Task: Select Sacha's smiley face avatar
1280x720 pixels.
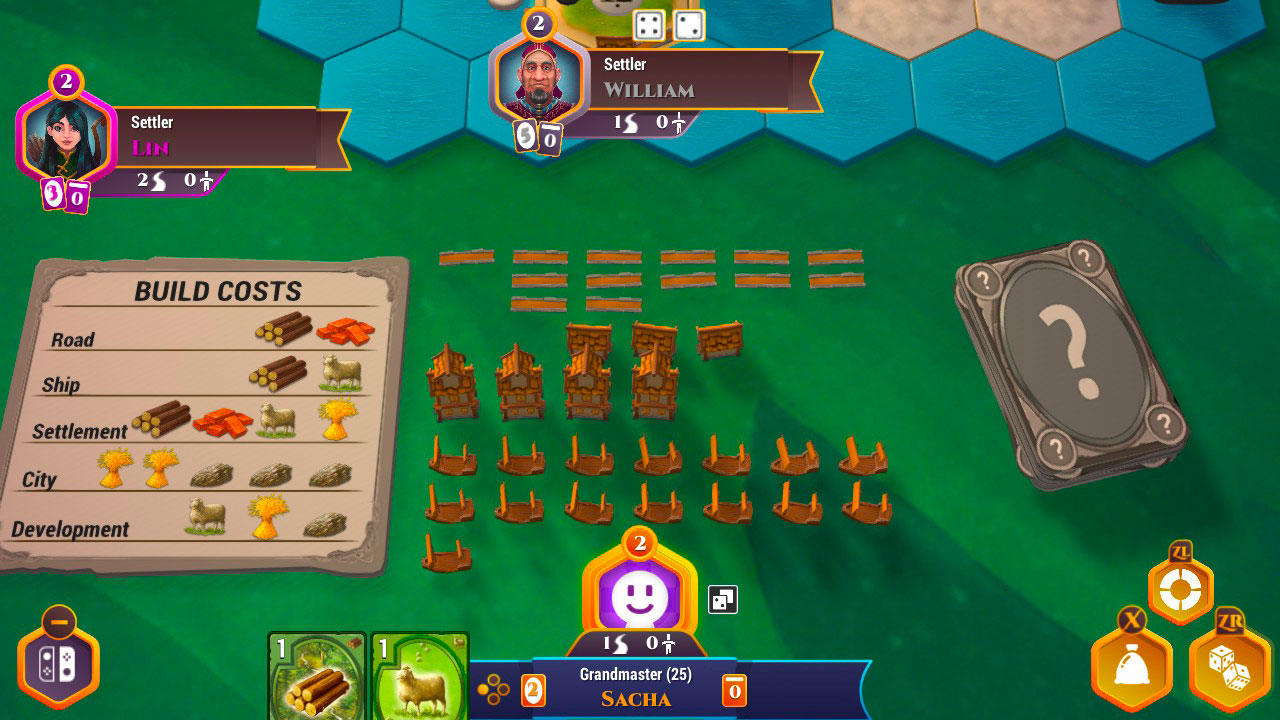Action: pyautogui.click(x=639, y=597)
